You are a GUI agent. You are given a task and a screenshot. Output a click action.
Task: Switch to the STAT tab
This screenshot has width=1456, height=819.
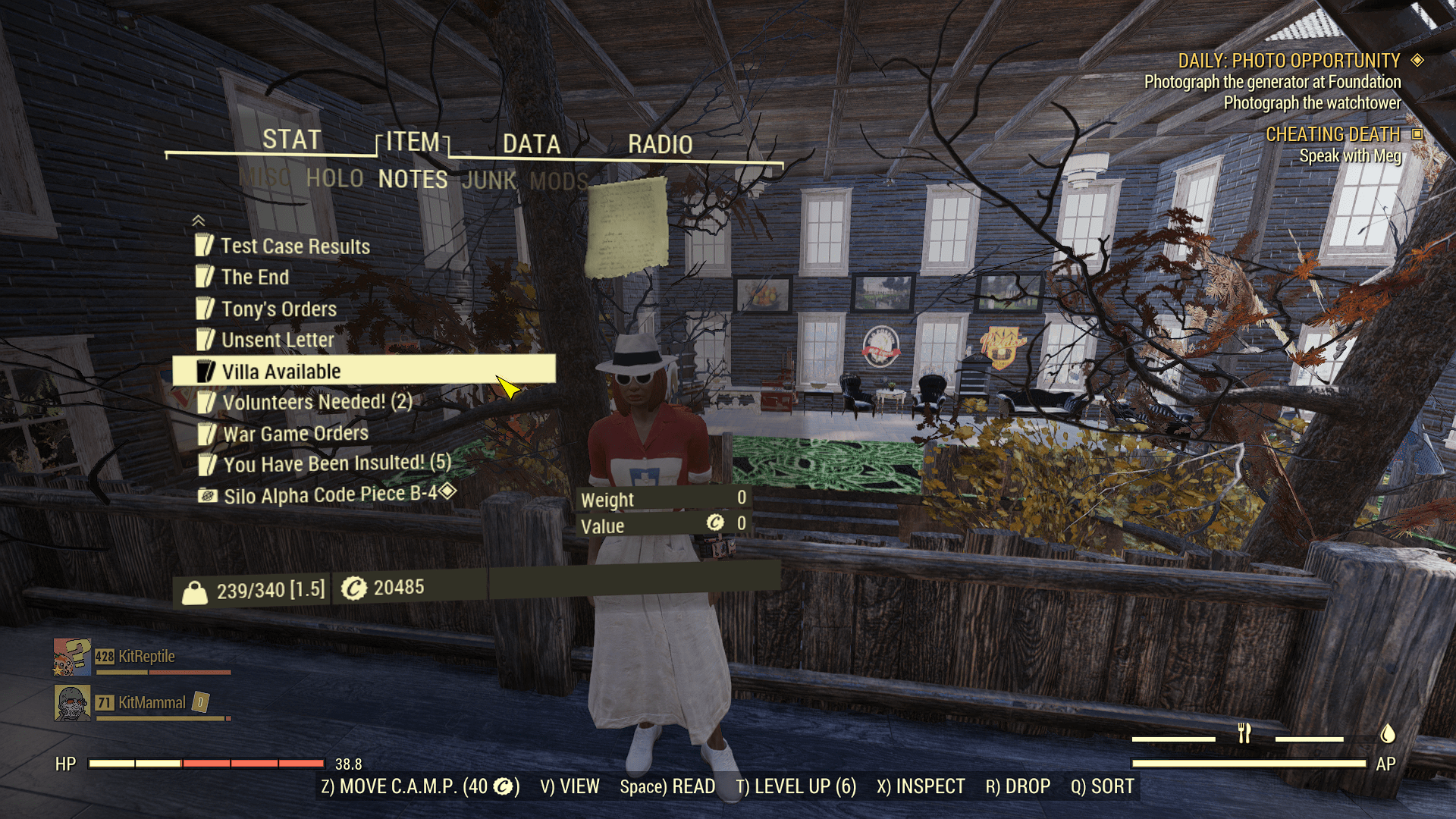[292, 140]
